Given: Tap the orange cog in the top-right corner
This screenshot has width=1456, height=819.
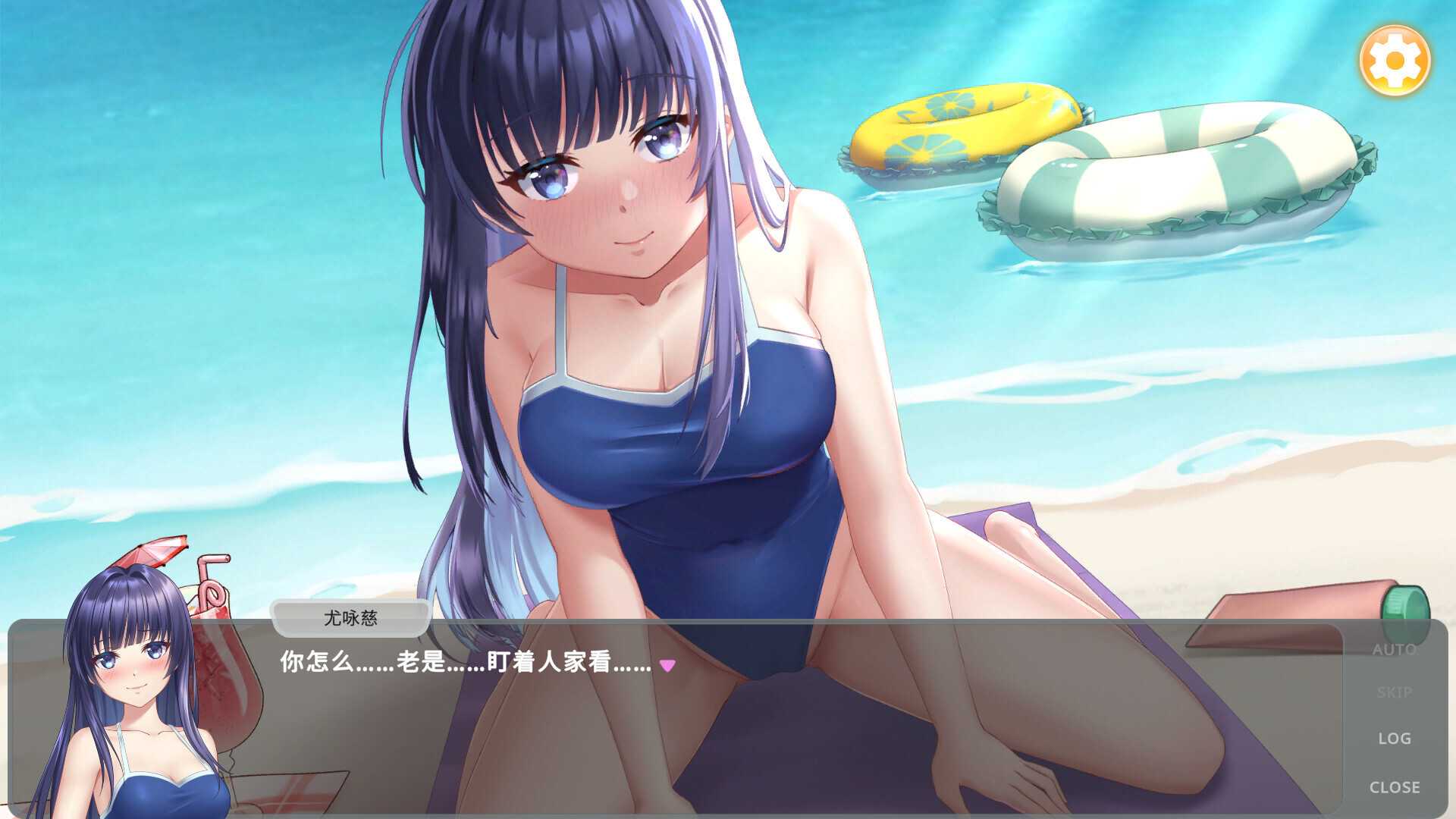Looking at the screenshot, I should pyautogui.click(x=1394, y=60).
